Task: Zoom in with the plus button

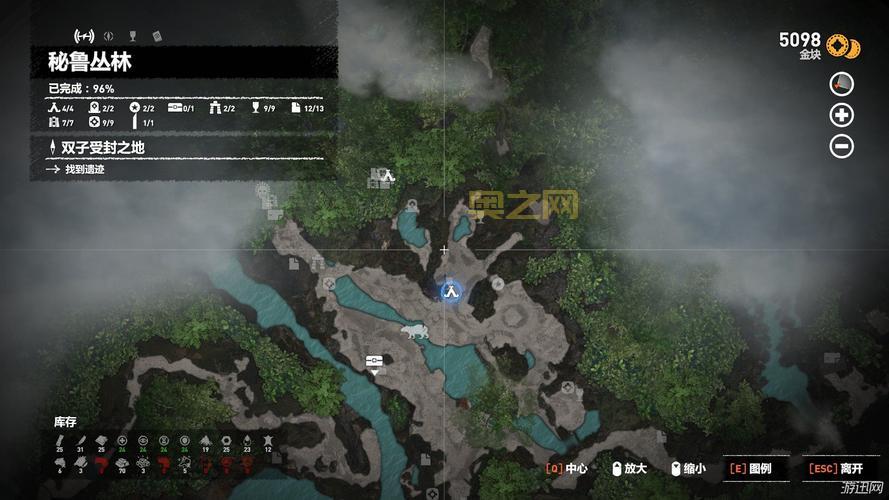Action: point(842,115)
